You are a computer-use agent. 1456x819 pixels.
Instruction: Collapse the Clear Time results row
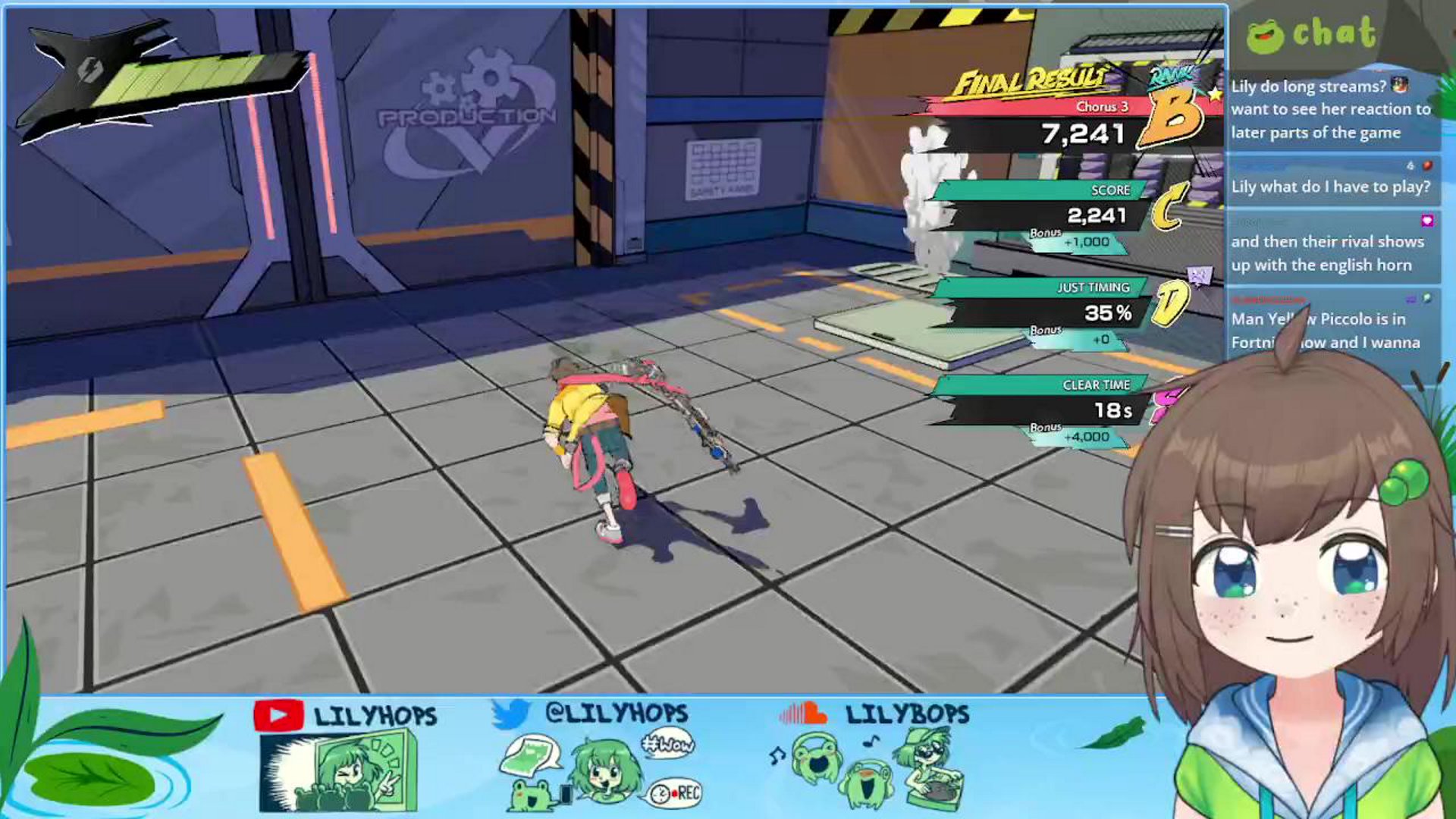click(1097, 384)
